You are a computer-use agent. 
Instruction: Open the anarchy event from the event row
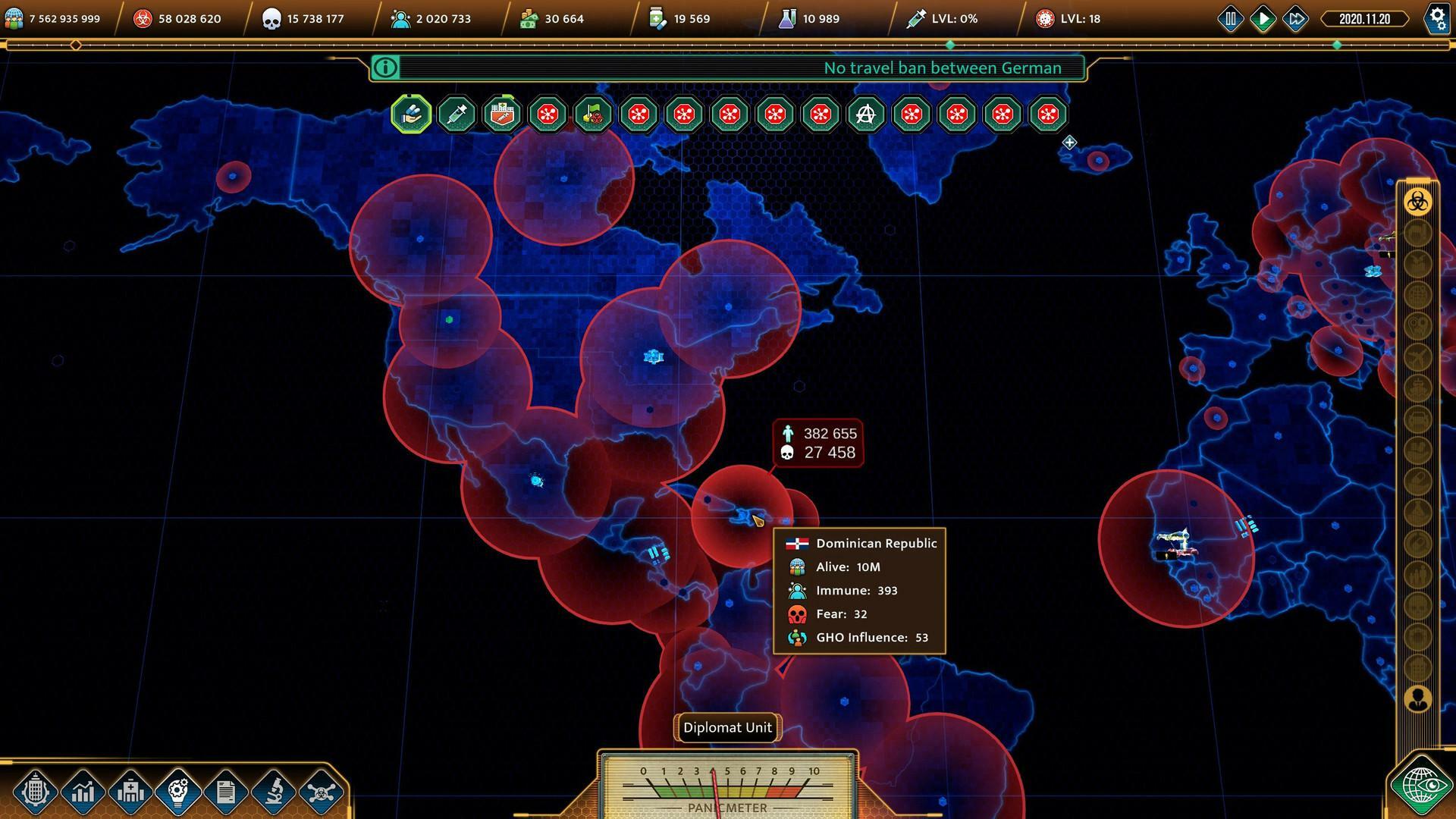[866, 115]
